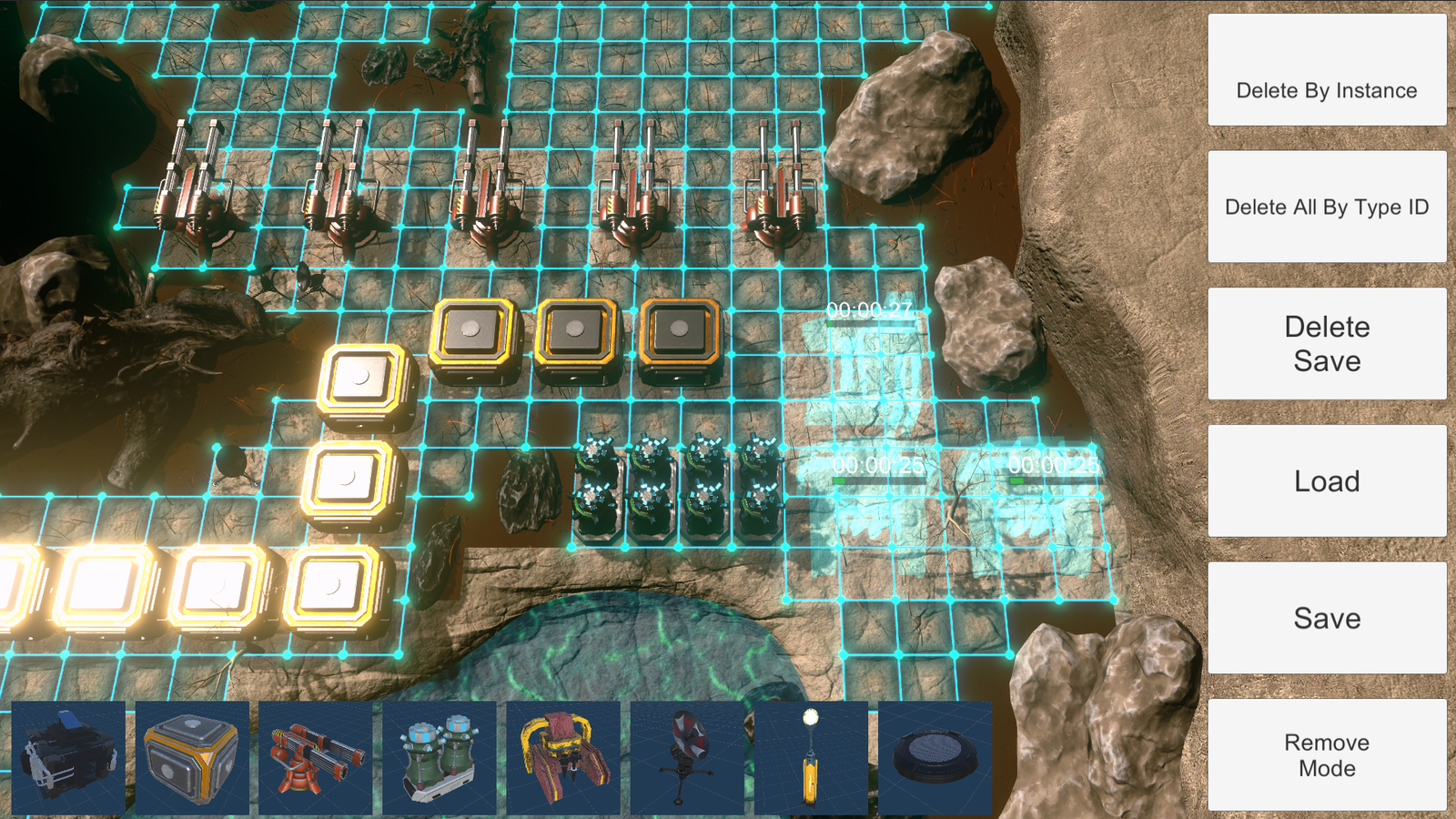
Task: Select the satellite dish on tripod thumbnail
Action: tap(687, 758)
